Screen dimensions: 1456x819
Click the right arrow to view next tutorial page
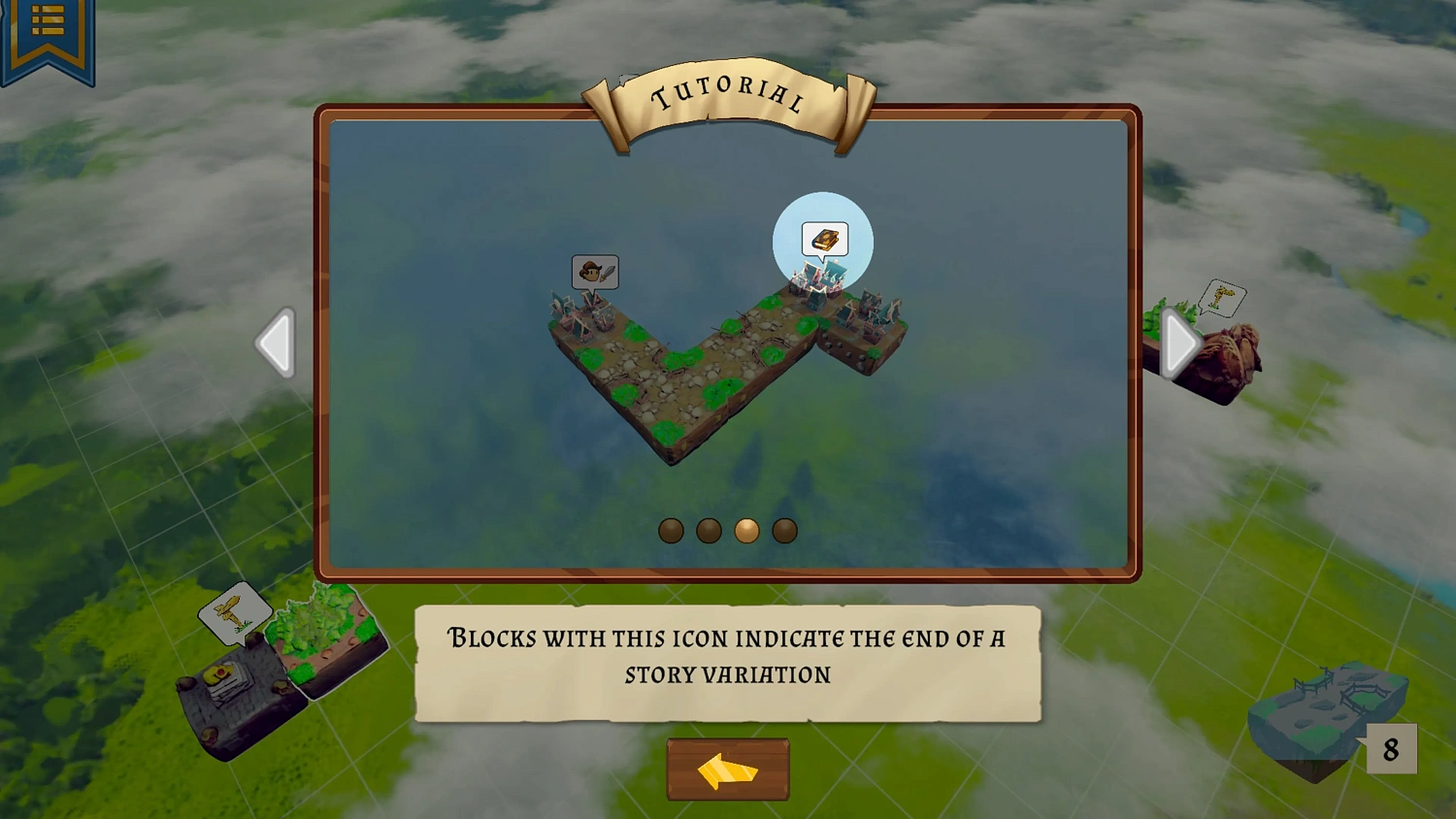pos(1177,343)
